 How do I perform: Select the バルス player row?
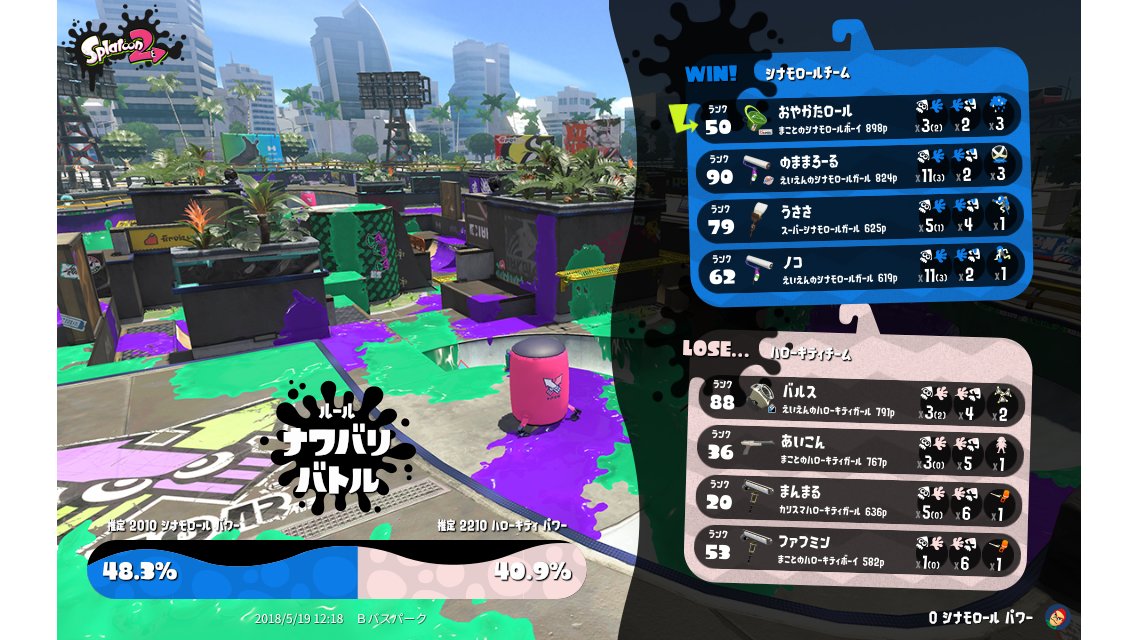click(860, 399)
